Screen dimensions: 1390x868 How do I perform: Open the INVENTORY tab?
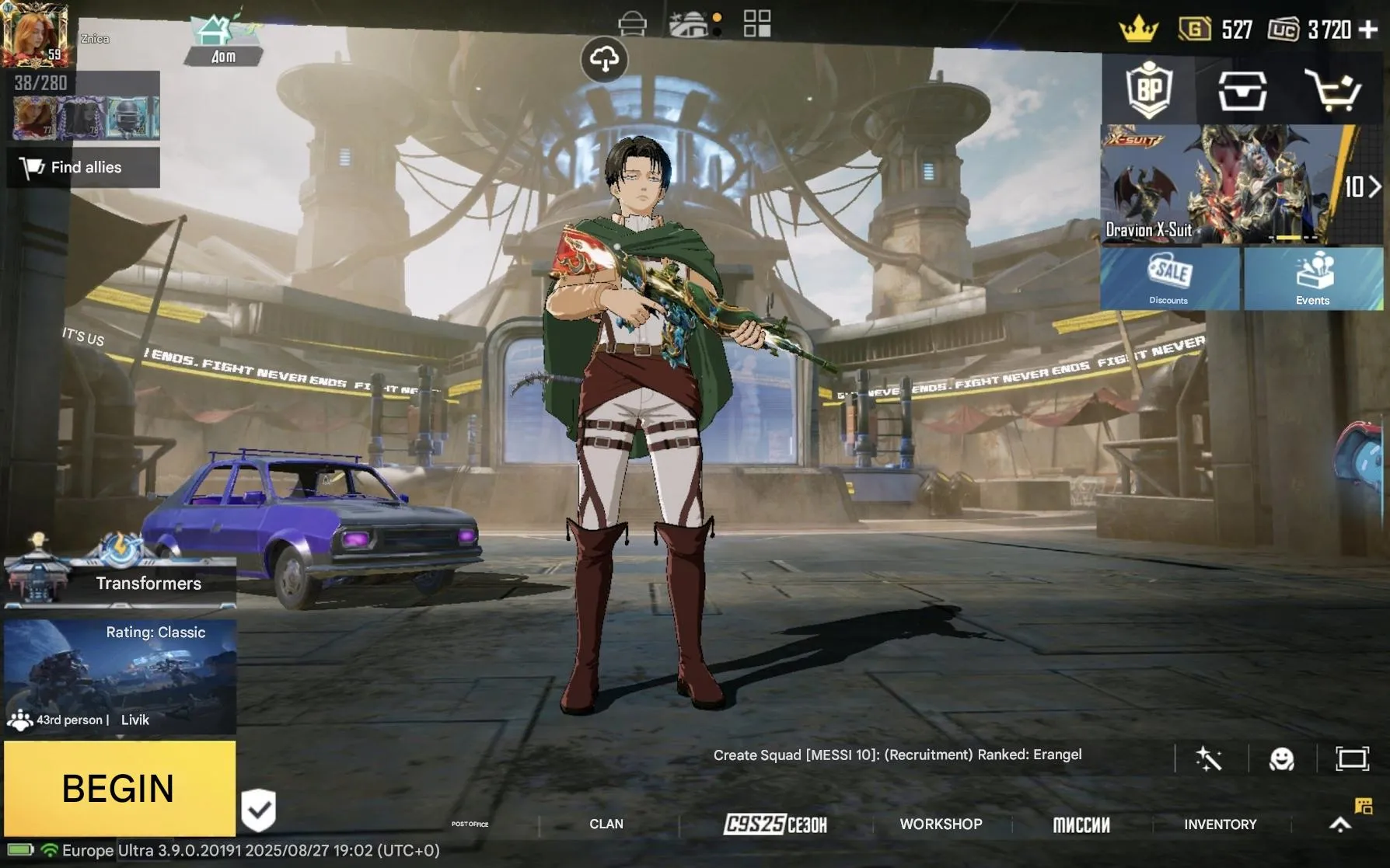click(1220, 824)
